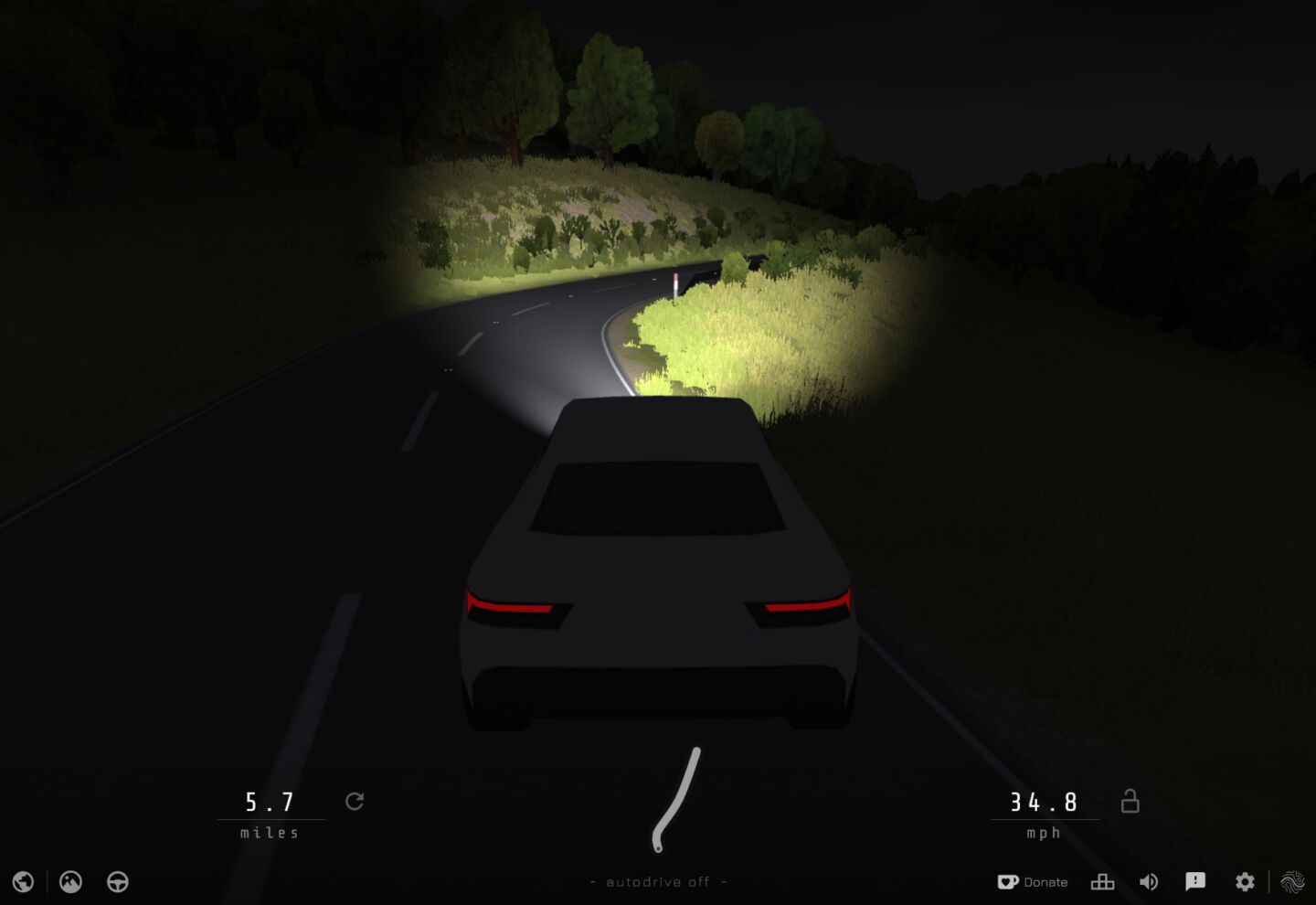
Task: Open vehicle options via steering wheel icon
Action: (x=116, y=881)
